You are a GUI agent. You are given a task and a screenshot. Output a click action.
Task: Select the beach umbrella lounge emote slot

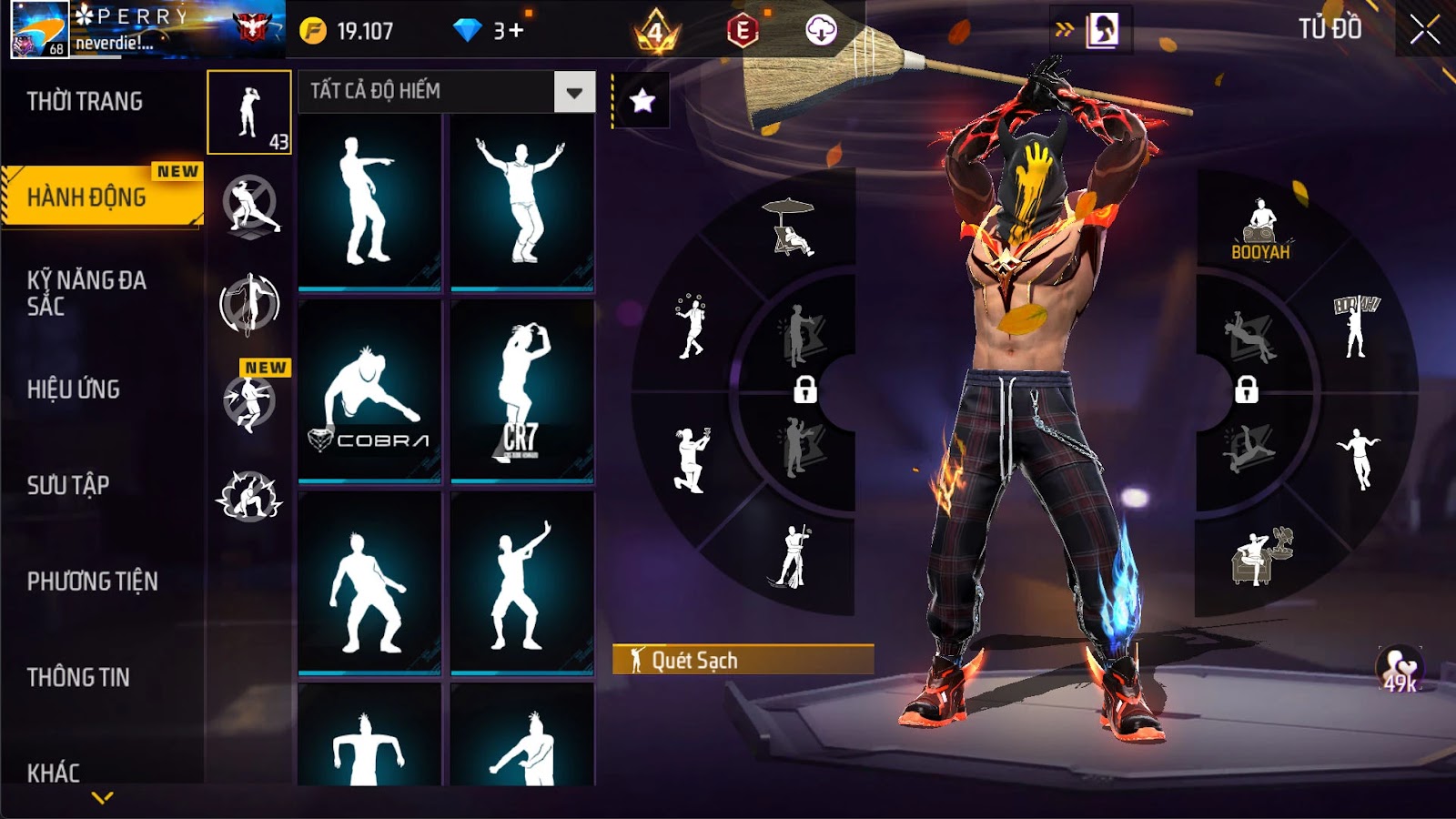(790, 227)
